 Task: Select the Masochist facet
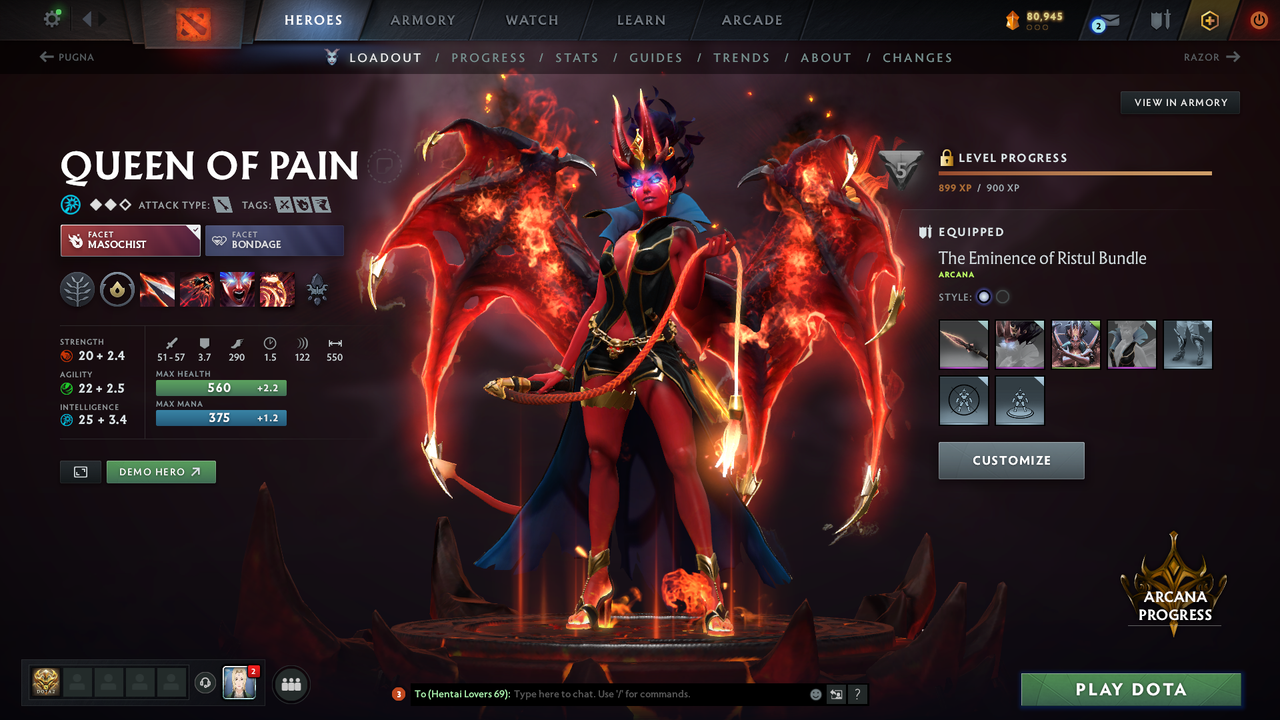coord(129,240)
